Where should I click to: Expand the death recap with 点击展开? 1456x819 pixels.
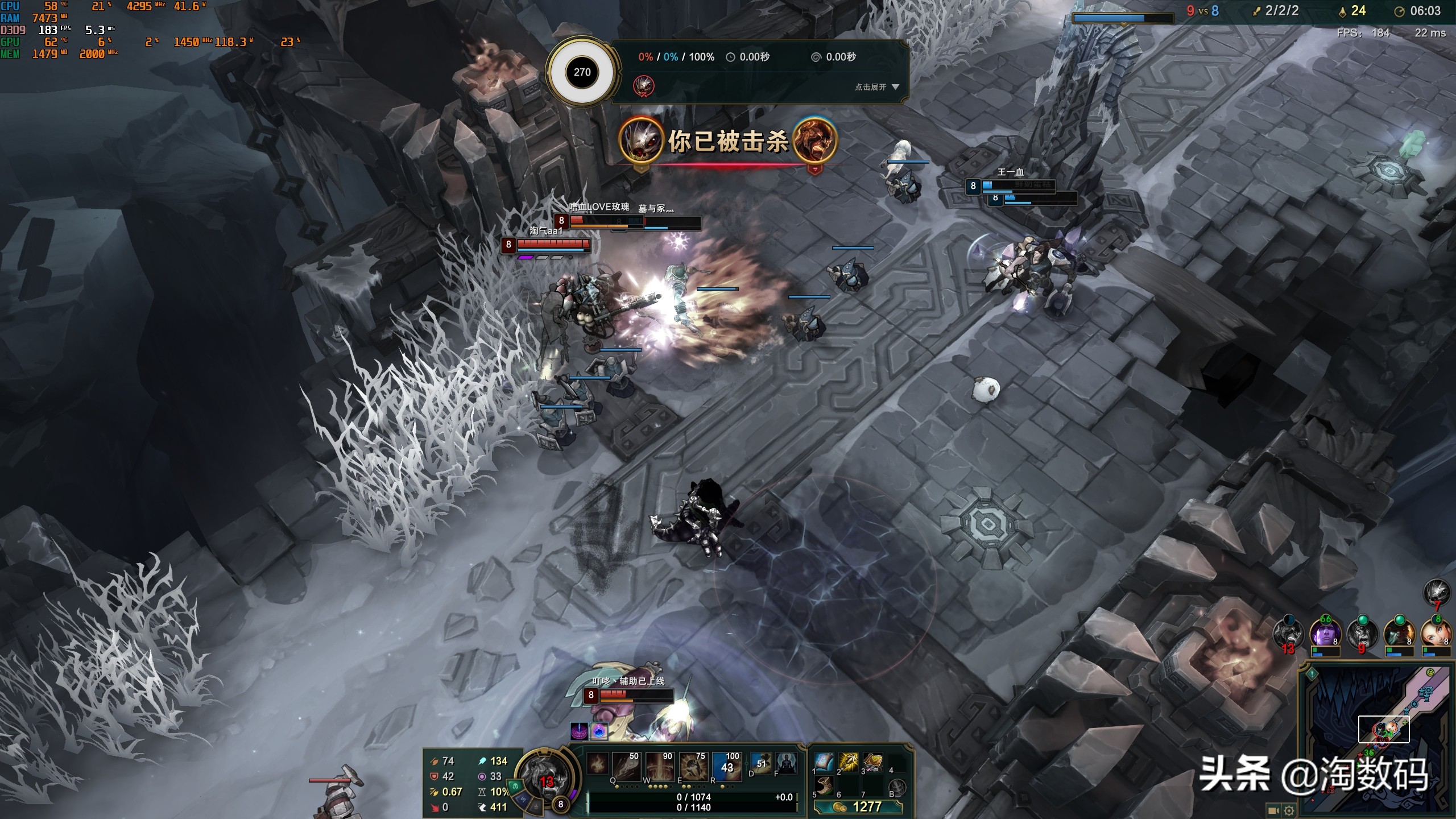(x=877, y=87)
